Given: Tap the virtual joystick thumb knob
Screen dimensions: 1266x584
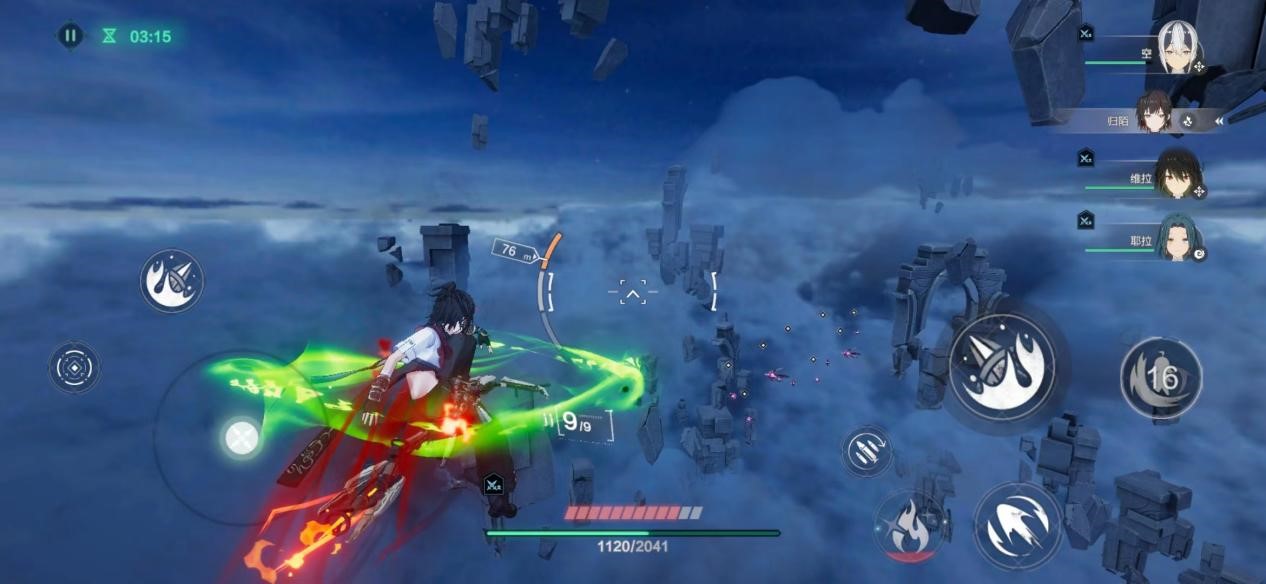Looking at the screenshot, I should point(241,437).
